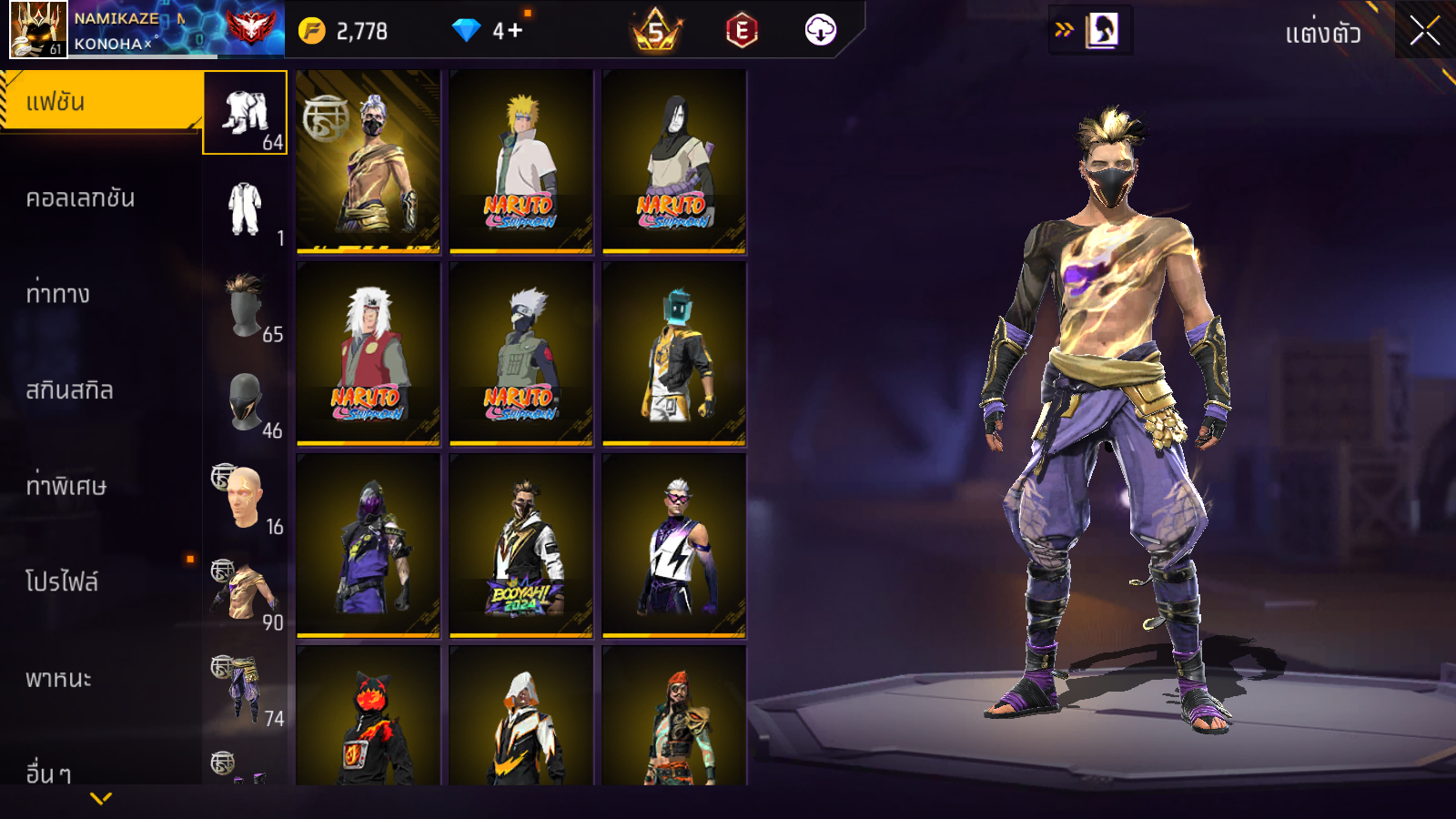
Task: Pick the Jiraiya Naruto outfit bundle
Action: click(x=368, y=354)
